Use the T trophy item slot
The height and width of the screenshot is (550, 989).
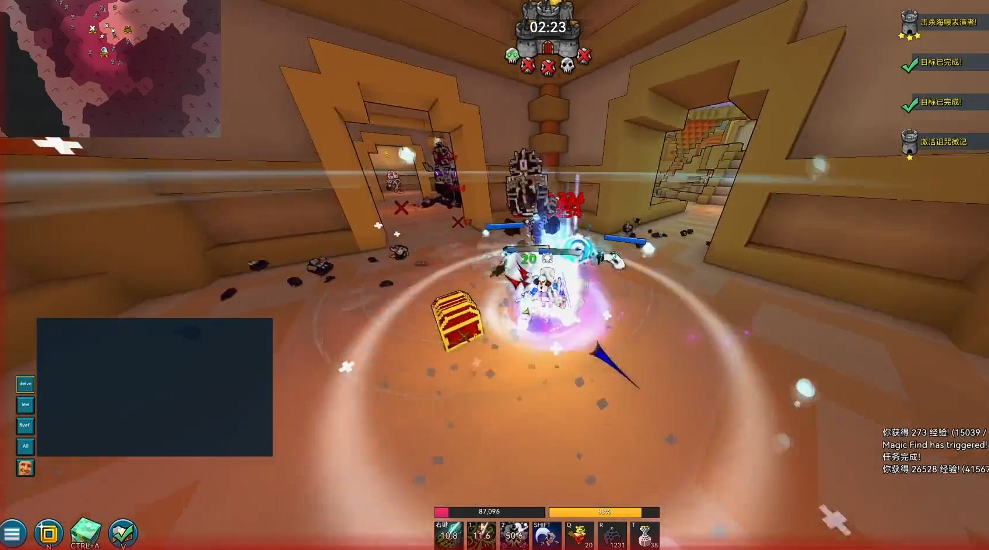pos(646,535)
